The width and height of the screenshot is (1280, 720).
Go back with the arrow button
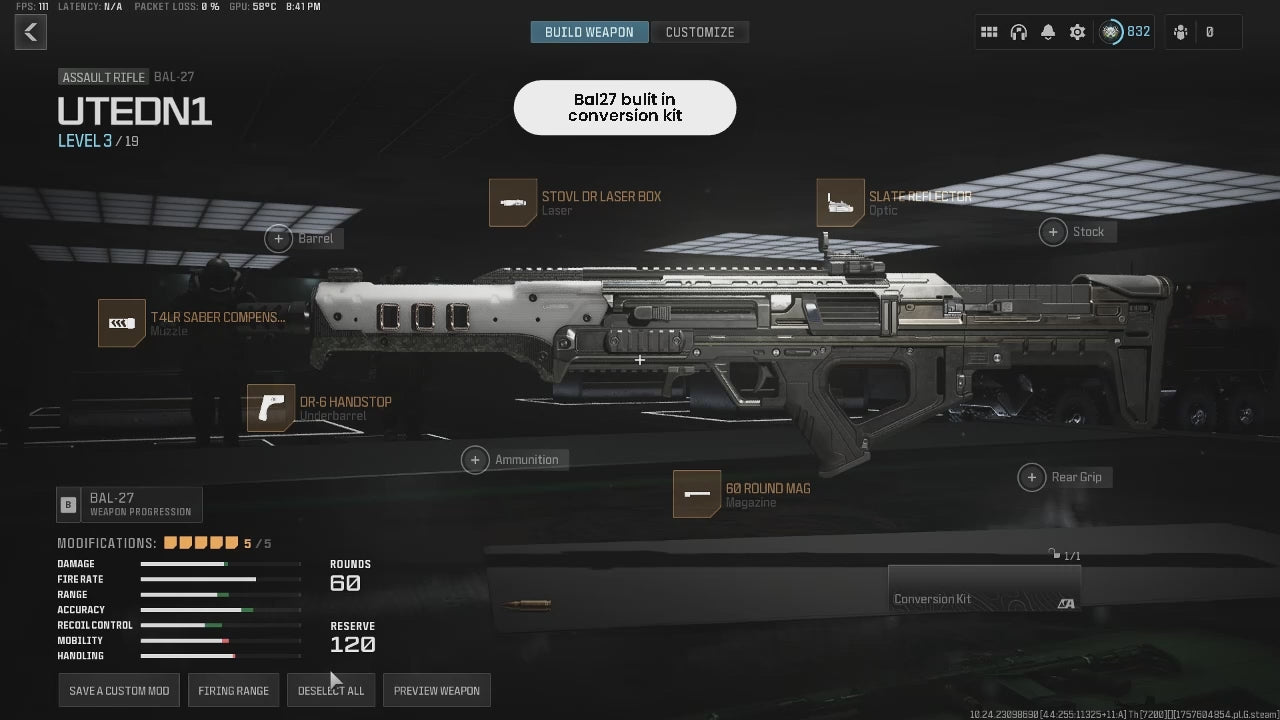[x=31, y=32]
